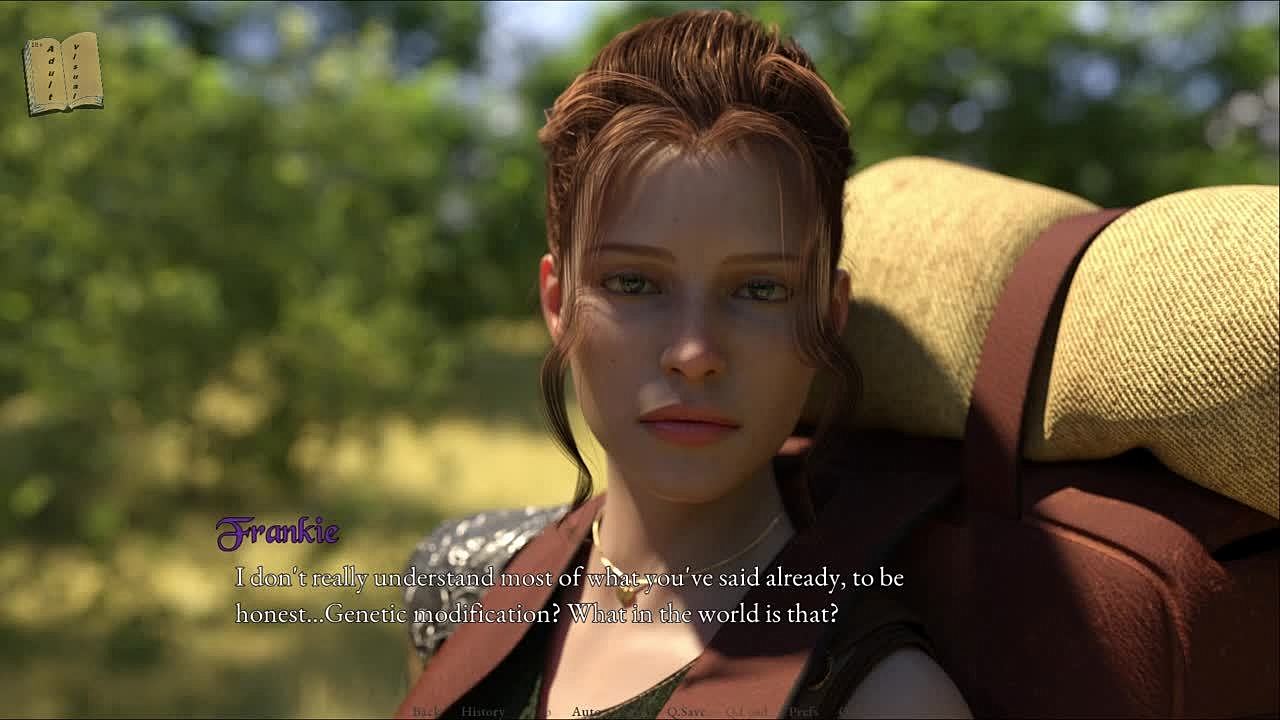Go Back to previous dialogue line
The image size is (1280, 720).
coord(426,711)
